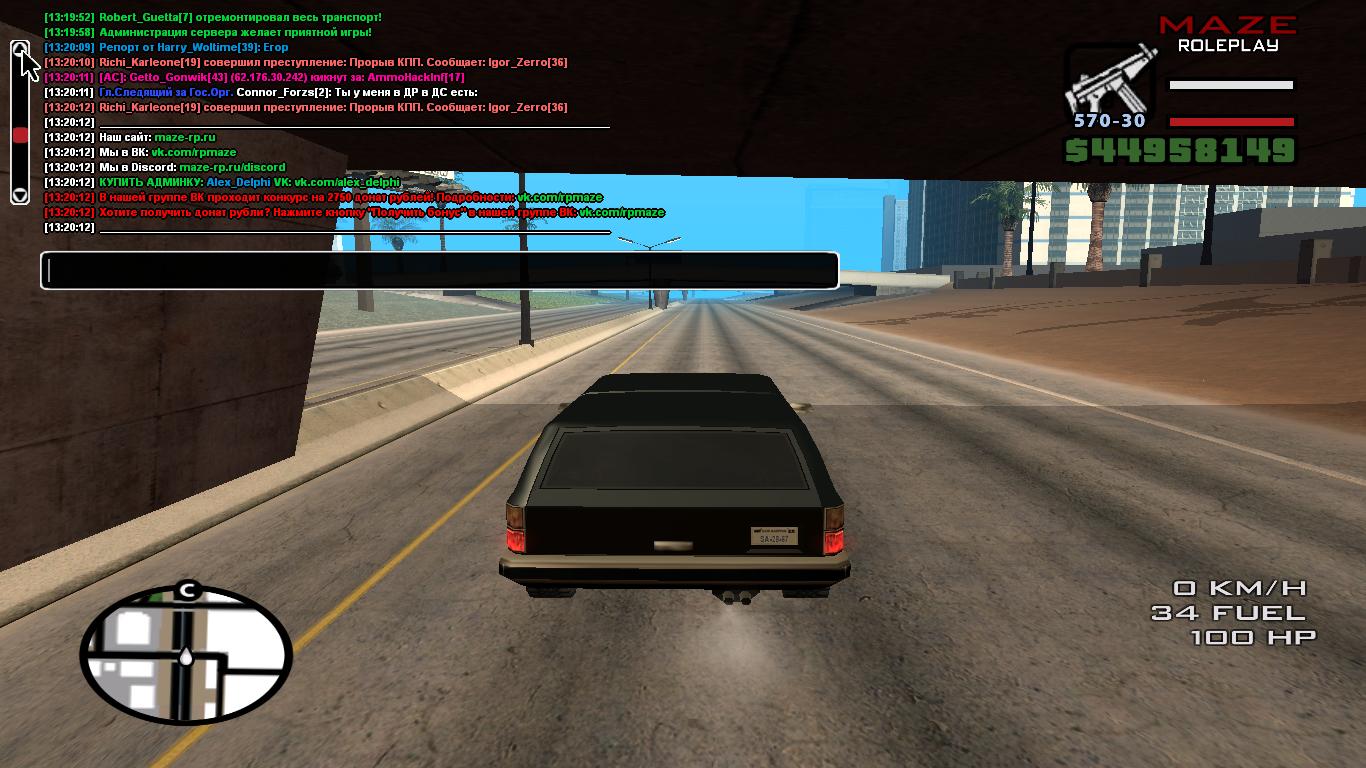This screenshot has height=768, width=1366.
Task: Click the red chat scrollbar thumb
Action: click(20, 132)
